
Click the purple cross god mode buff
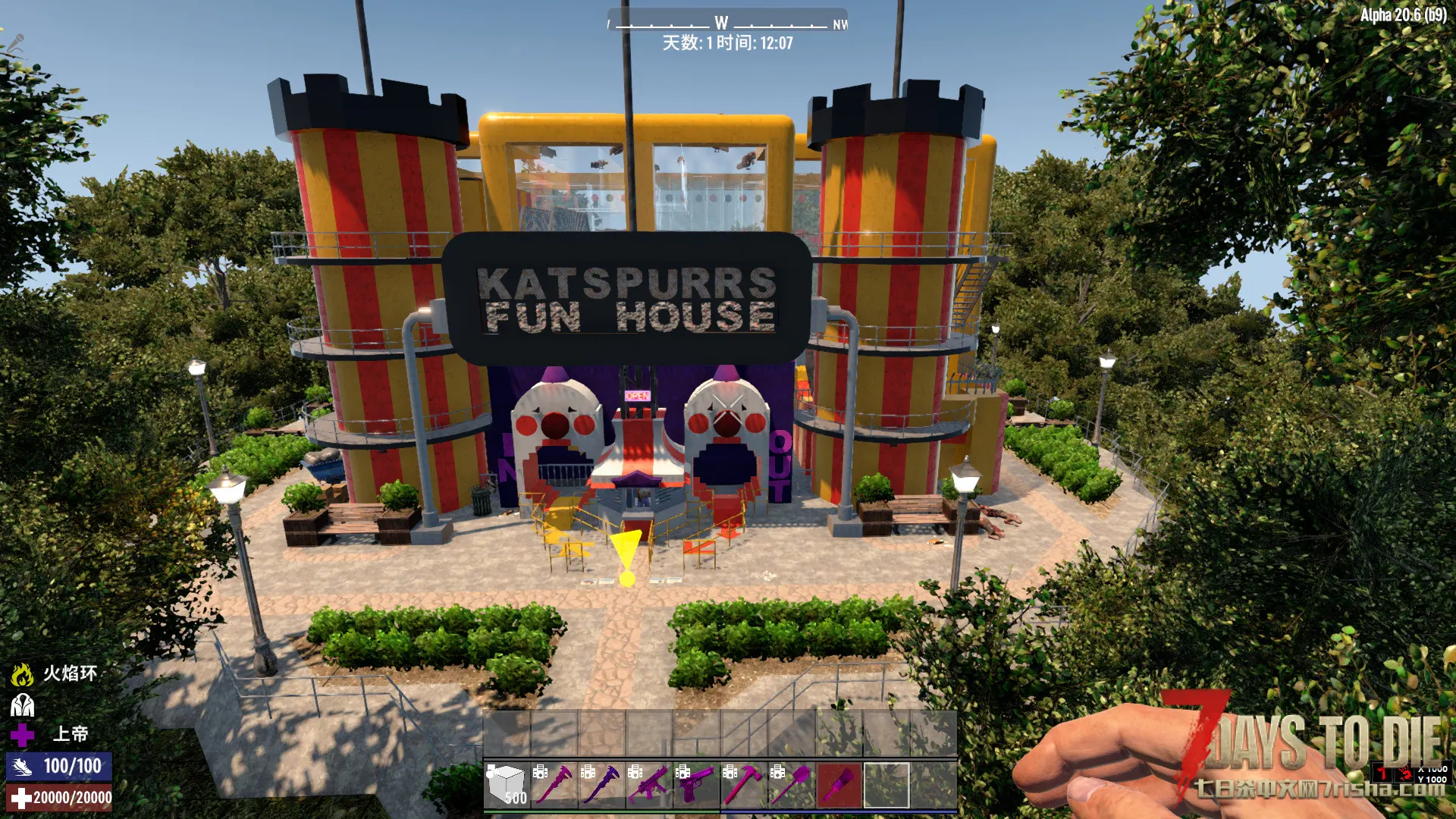tap(22, 734)
